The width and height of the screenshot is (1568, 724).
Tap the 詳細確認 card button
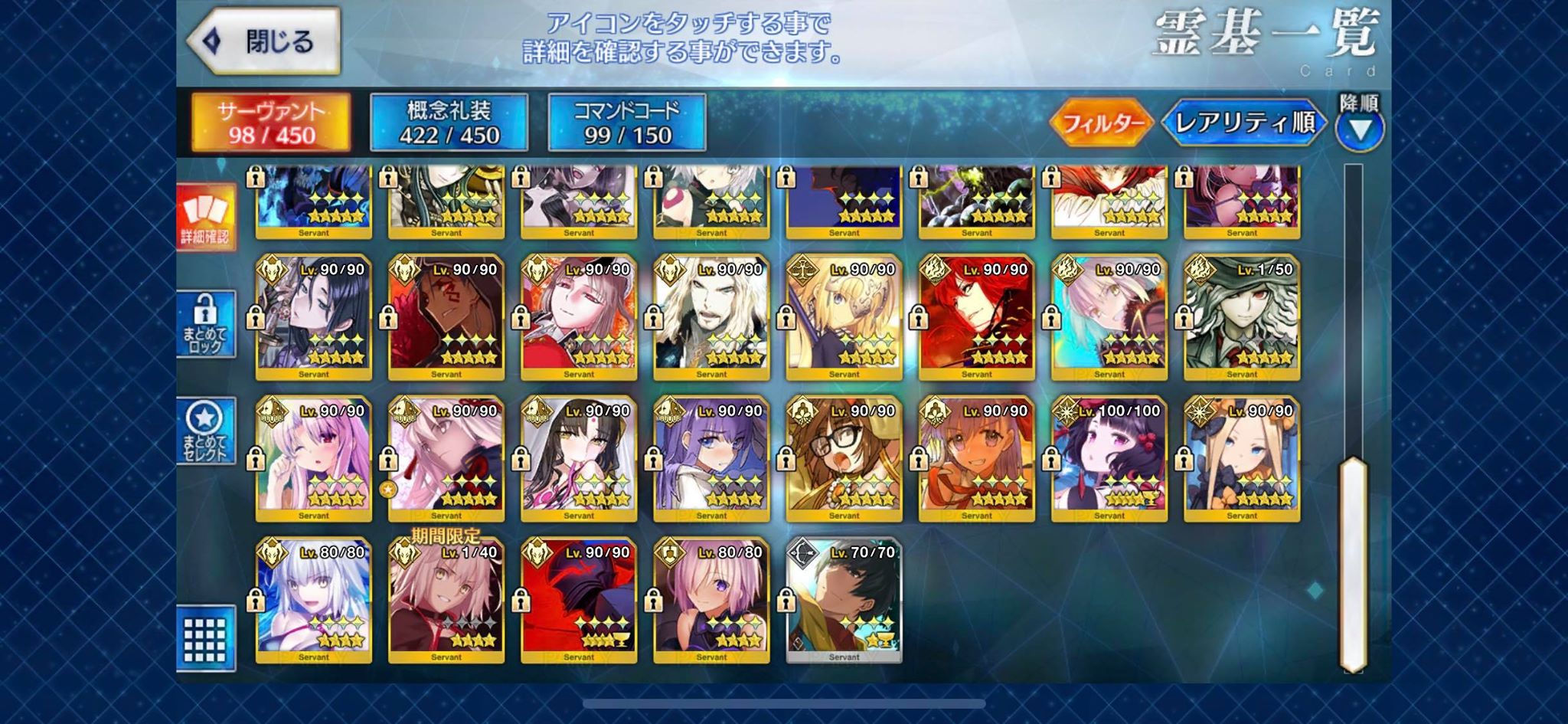(x=205, y=217)
